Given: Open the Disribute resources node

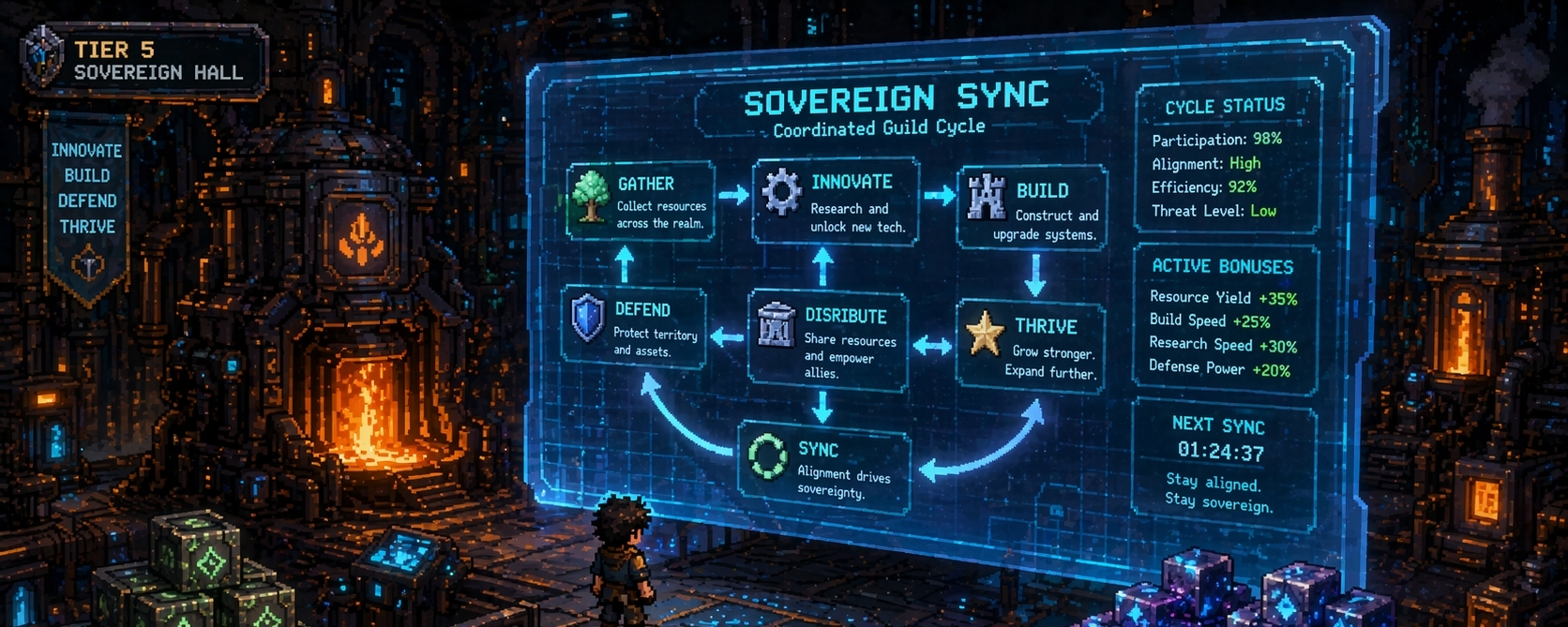Looking at the screenshot, I should tap(827, 341).
